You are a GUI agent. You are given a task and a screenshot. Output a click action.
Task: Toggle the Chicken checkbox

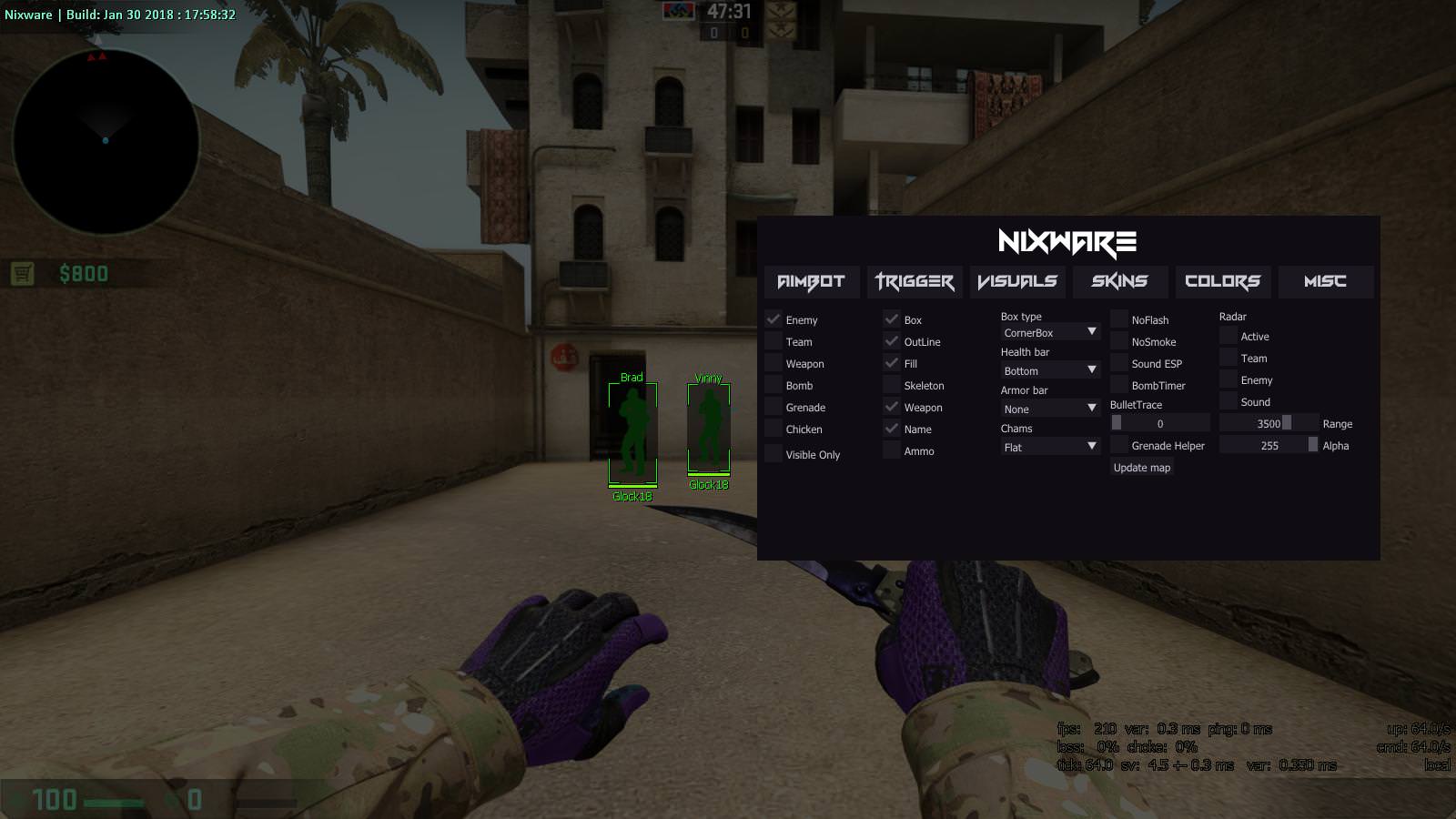[774, 430]
